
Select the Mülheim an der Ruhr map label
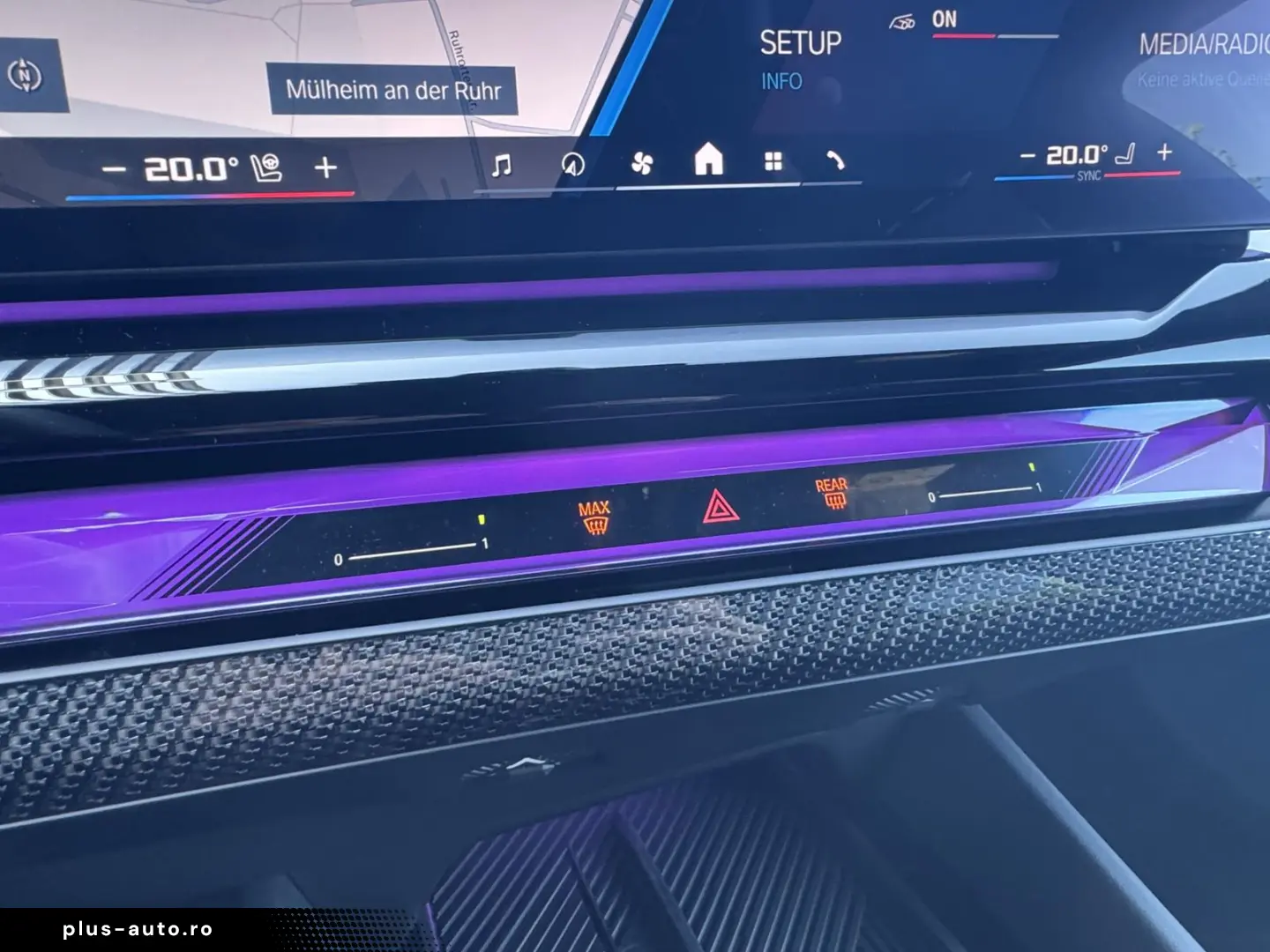pyautogui.click(x=392, y=90)
